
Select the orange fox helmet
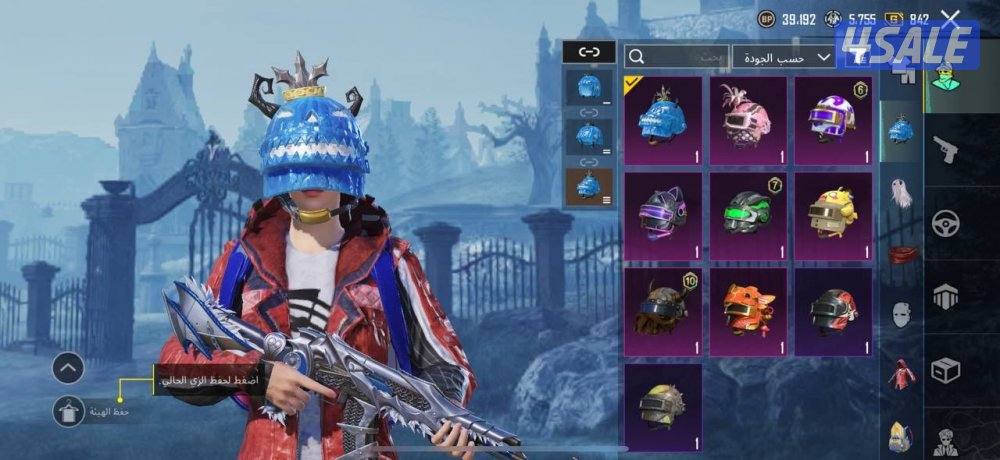coord(748,311)
